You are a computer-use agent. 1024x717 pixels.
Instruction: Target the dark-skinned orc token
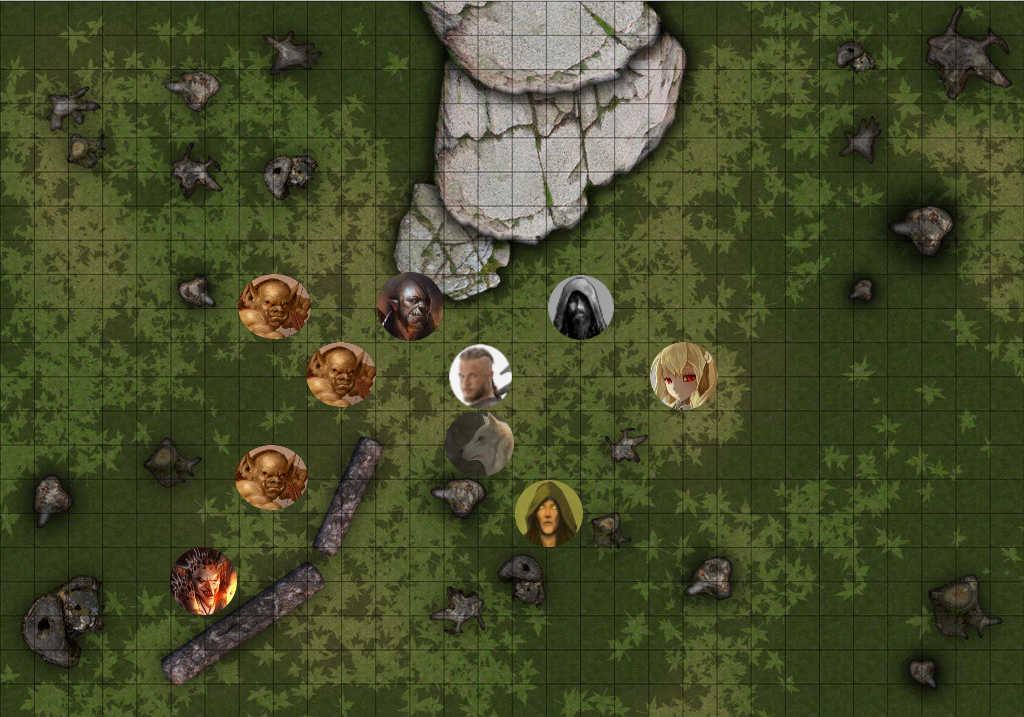coord(410,306)
